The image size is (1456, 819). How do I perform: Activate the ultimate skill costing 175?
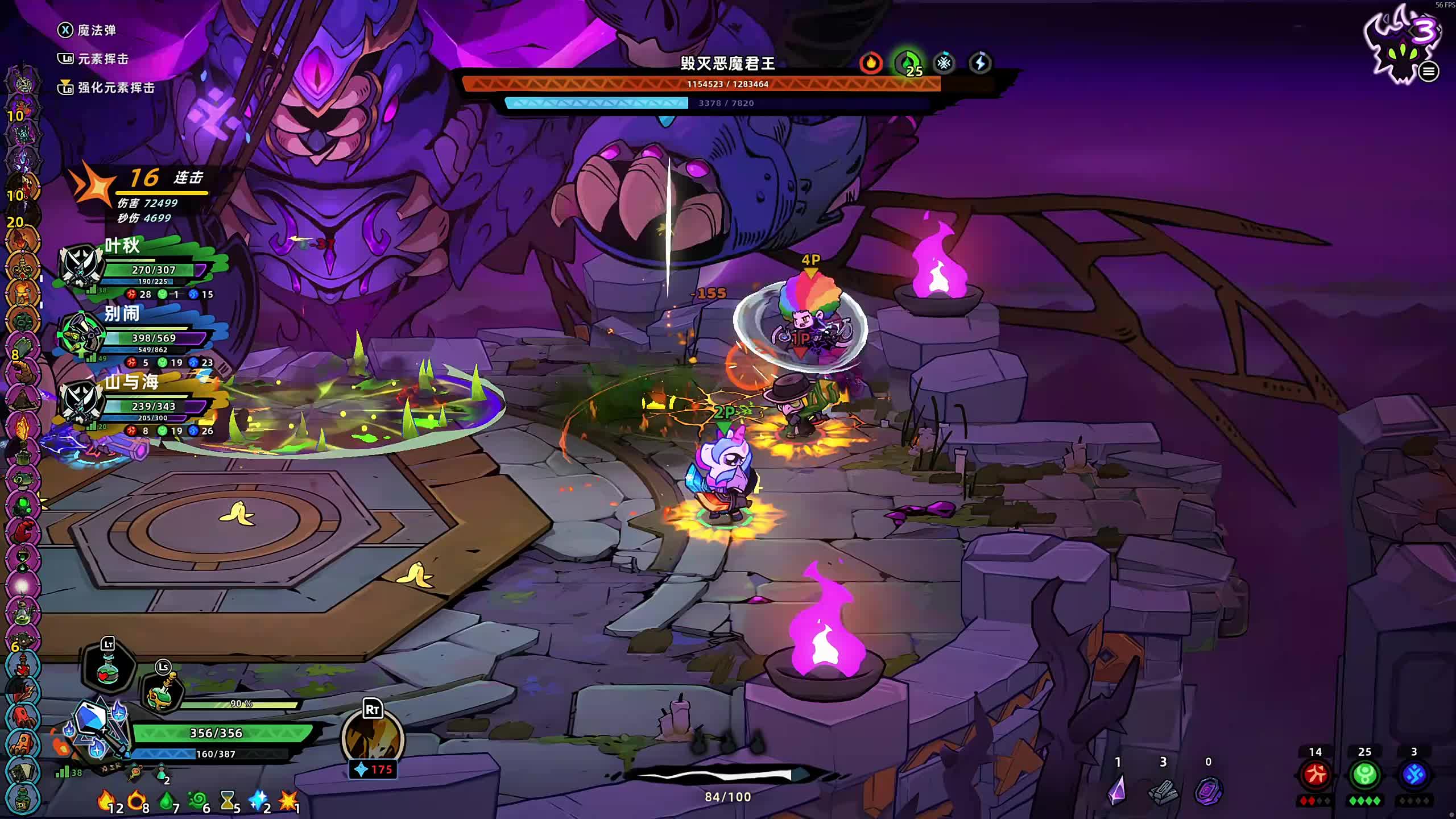373,739
